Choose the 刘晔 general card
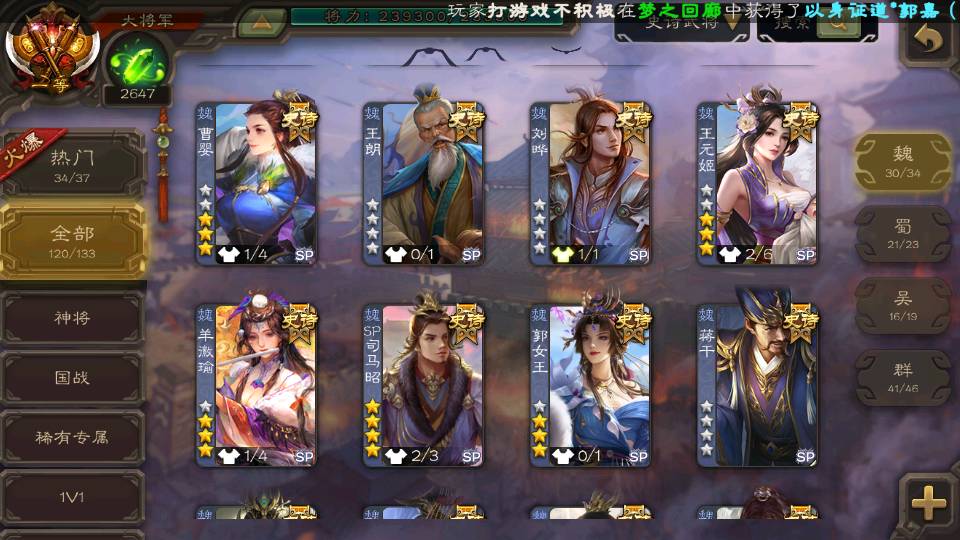This screenshot has width=960, height=540. [590, 182]
